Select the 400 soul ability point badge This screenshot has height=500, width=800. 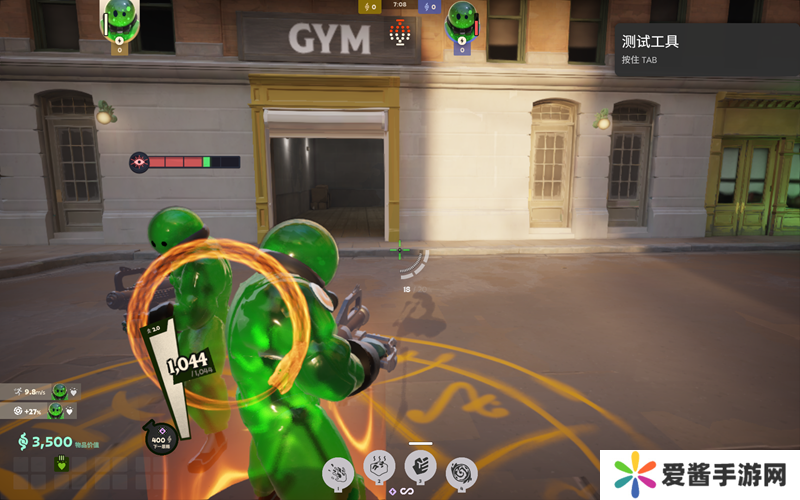(159, 437)
